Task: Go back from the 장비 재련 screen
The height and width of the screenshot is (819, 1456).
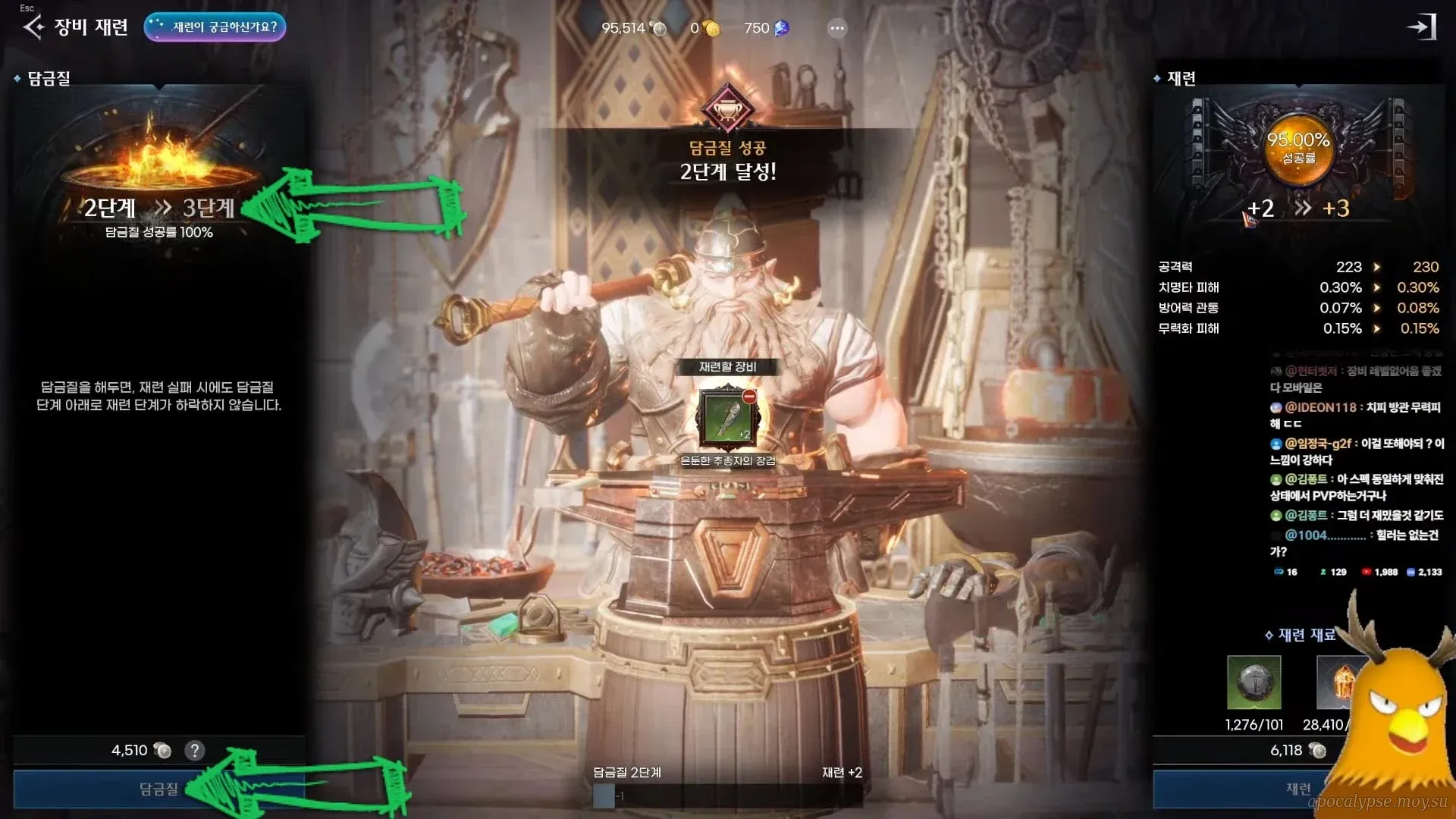Action: point(33,27)
